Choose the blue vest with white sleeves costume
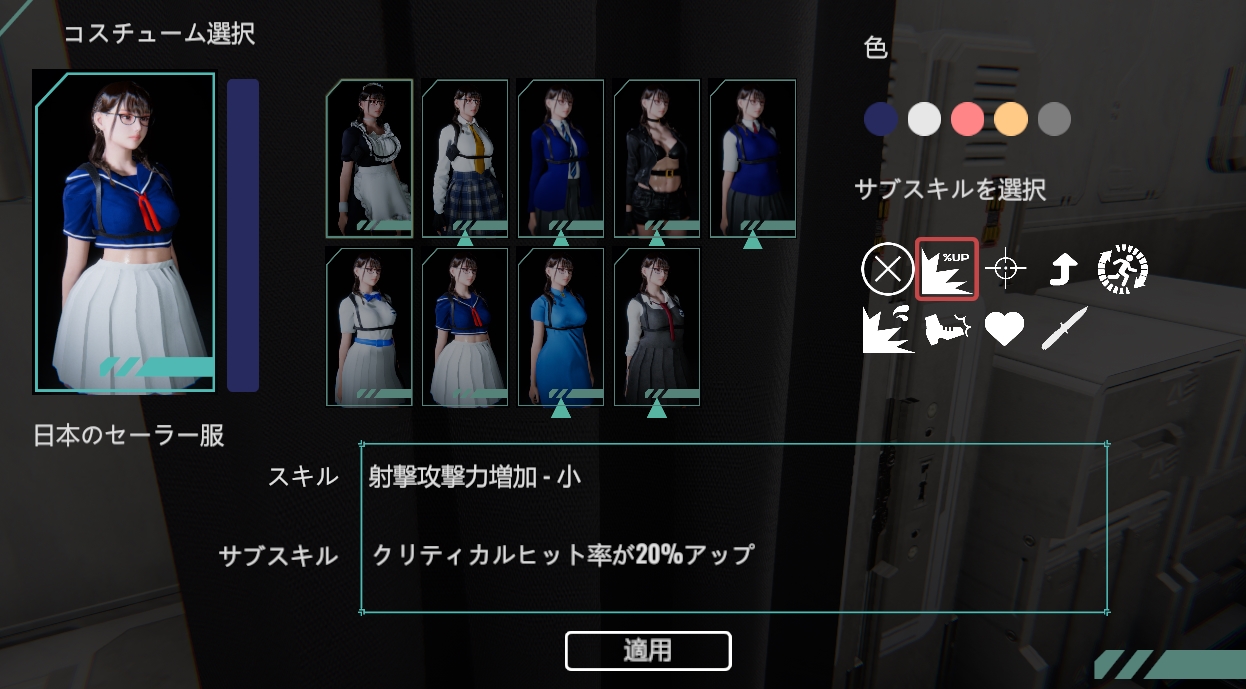Viewport: 1246px width, 689px height. (x=752, y=158)
